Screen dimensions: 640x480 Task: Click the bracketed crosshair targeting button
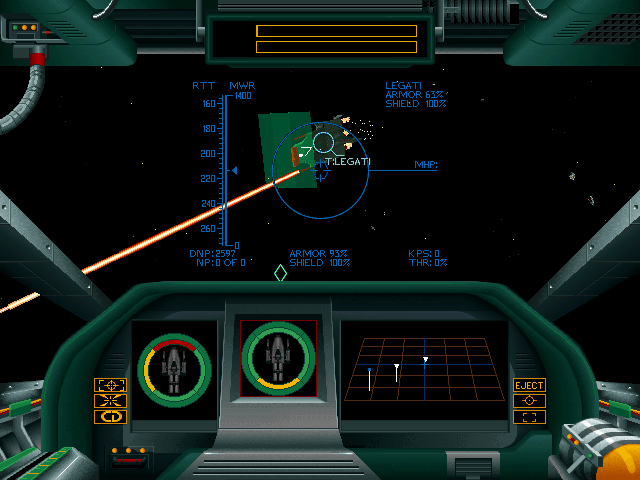110,385
